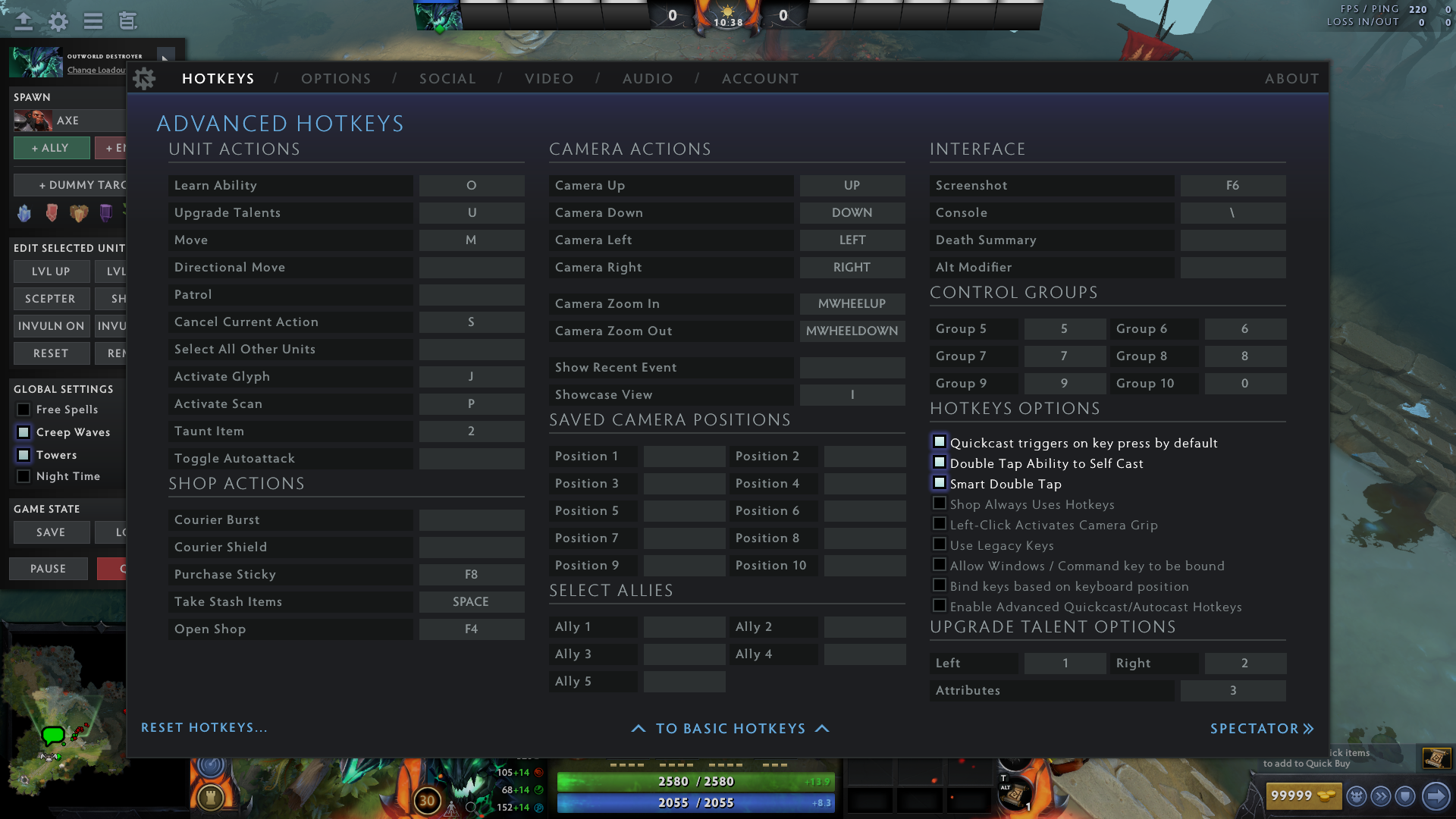The image size is (1456, 819).
Task: Open Spectator hotkeys with the double chevron
Action: pyautogui.click(x=1309, y=728)
